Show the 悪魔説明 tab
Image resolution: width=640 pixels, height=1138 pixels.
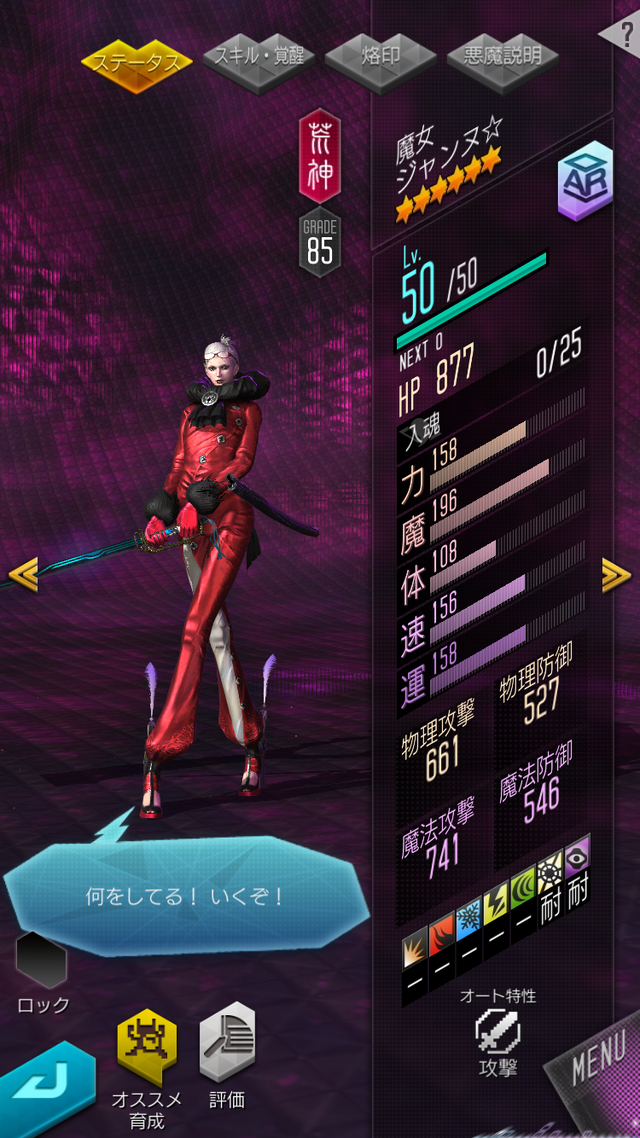pos(503,55)
